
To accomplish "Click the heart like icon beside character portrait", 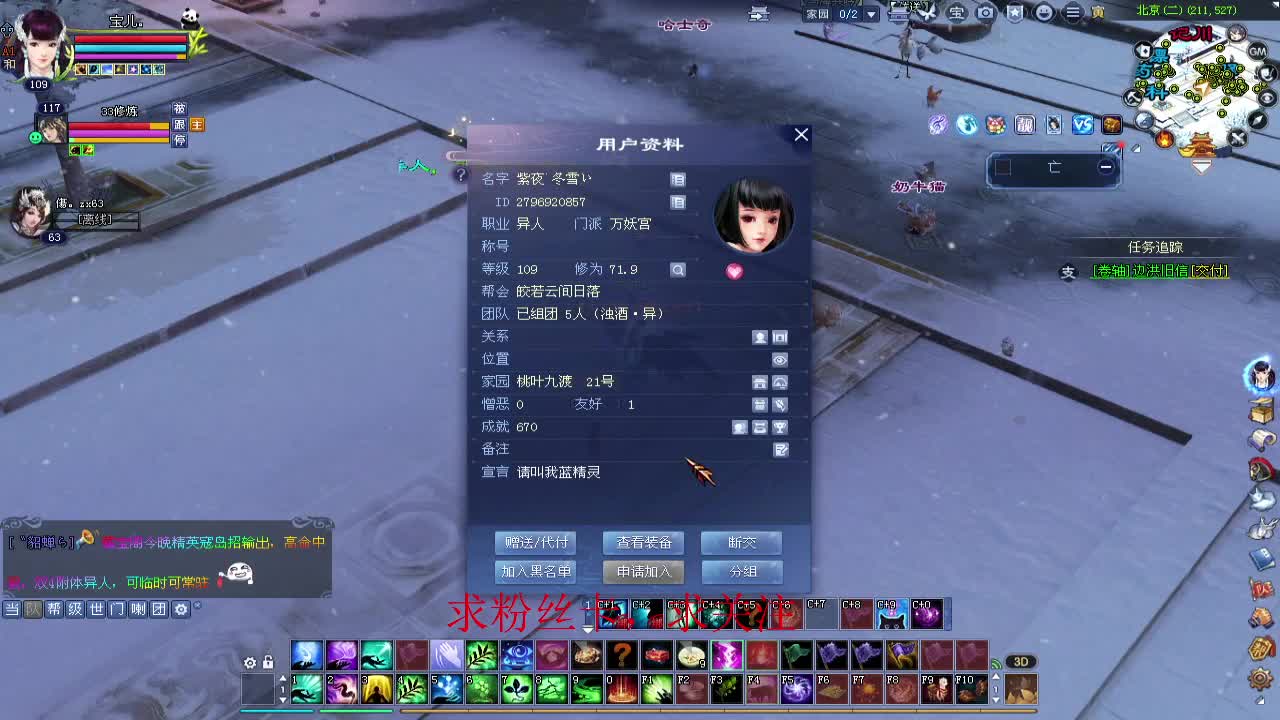I will click(x=735, y=270).
